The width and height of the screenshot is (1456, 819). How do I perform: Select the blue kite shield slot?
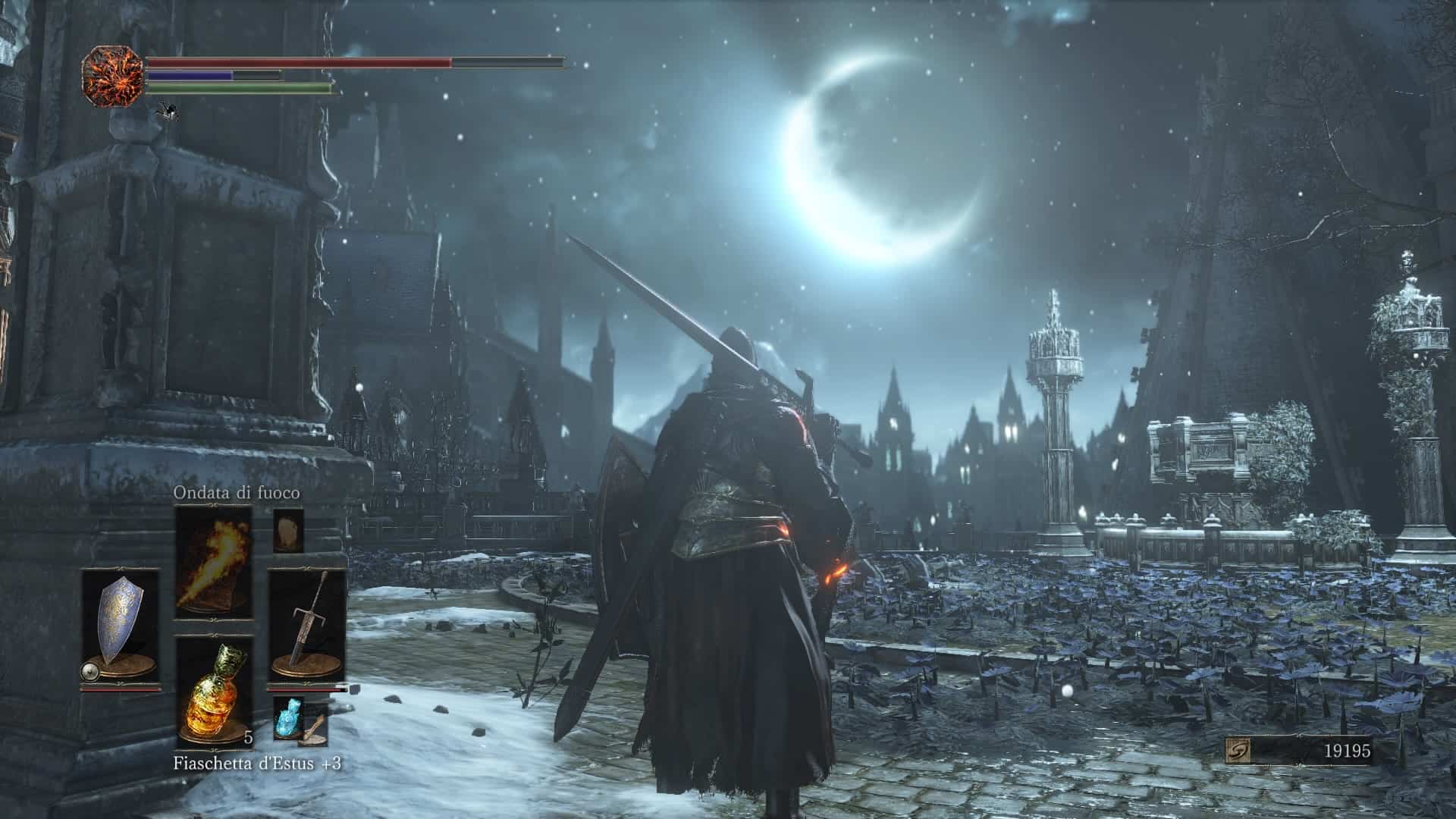[121, 628]
